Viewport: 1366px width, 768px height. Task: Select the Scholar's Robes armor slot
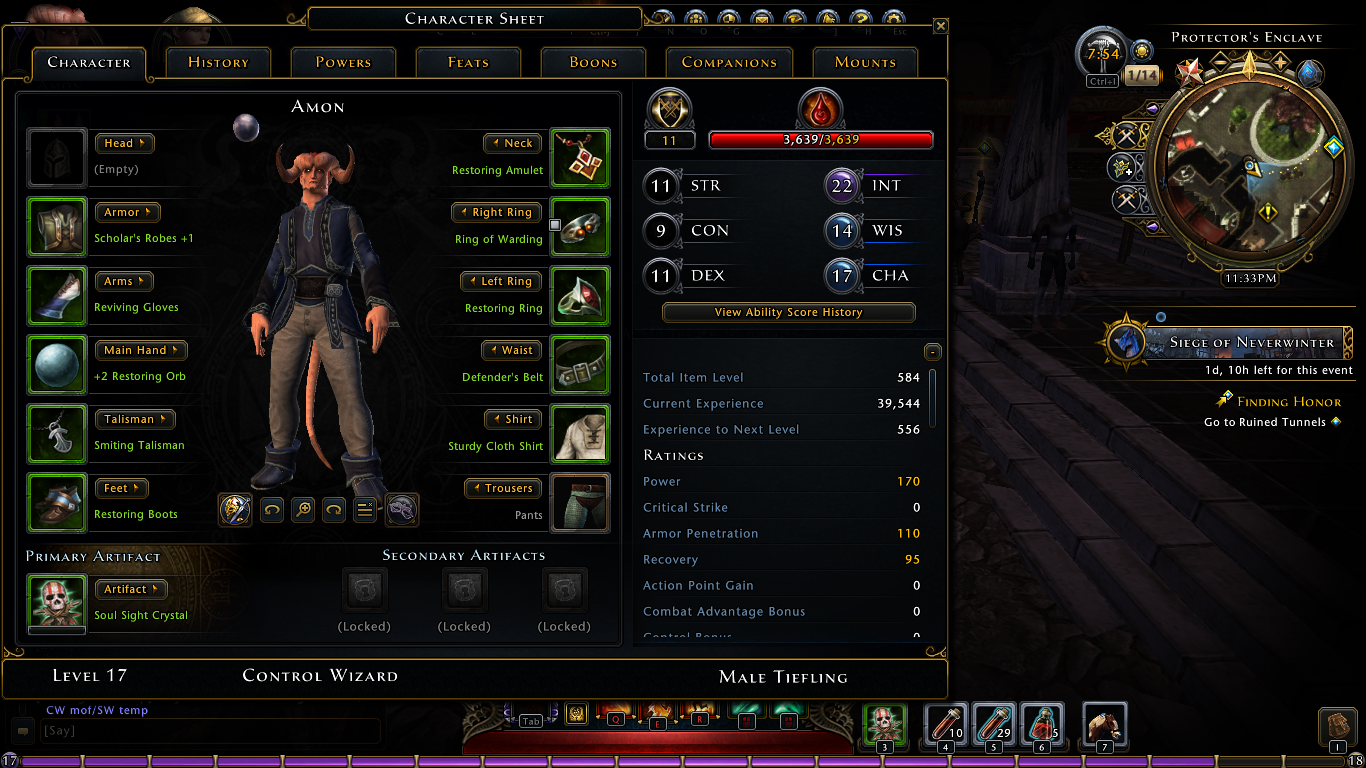[x=57, y=227]
